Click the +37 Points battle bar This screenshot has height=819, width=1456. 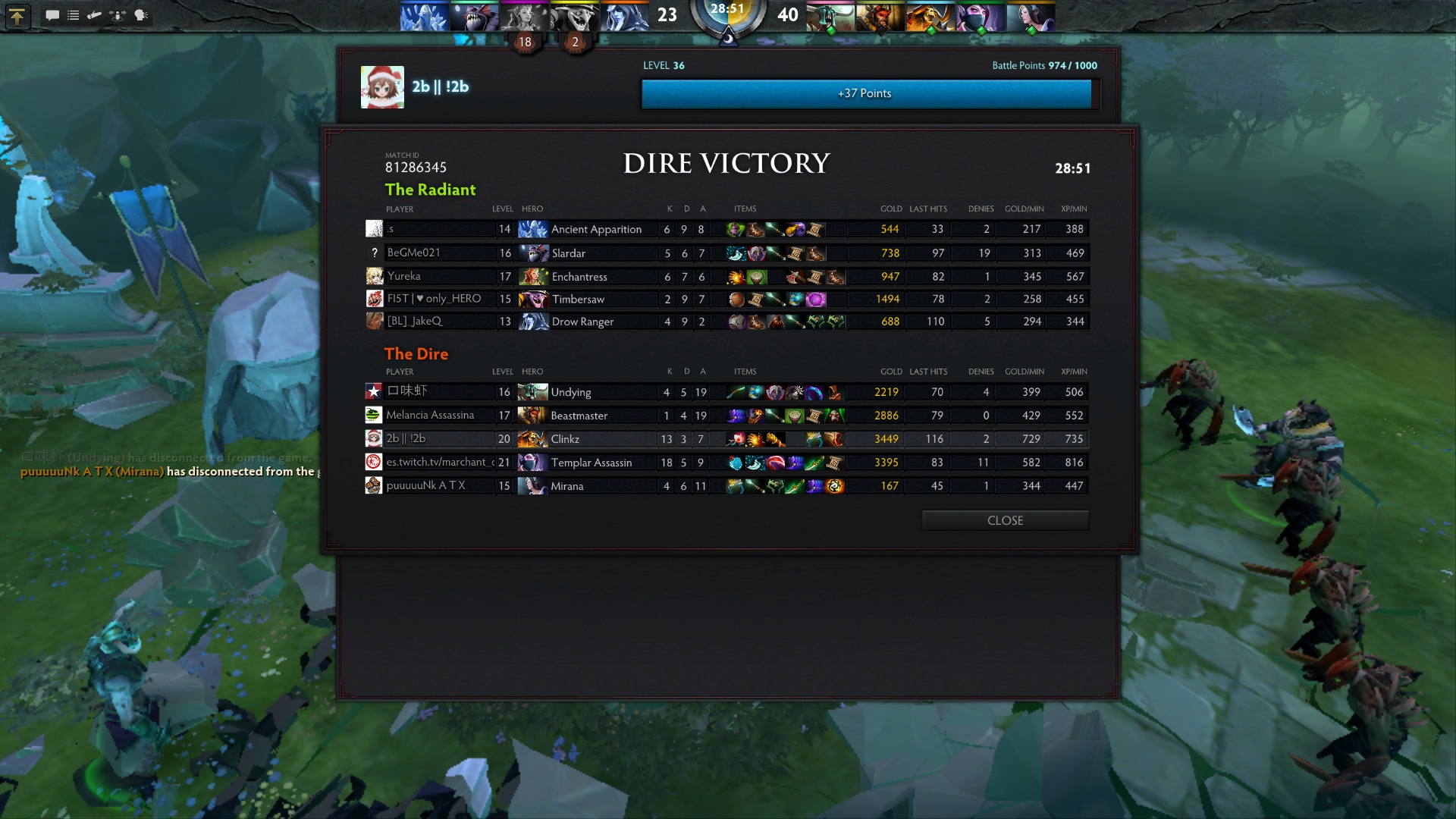866,94
